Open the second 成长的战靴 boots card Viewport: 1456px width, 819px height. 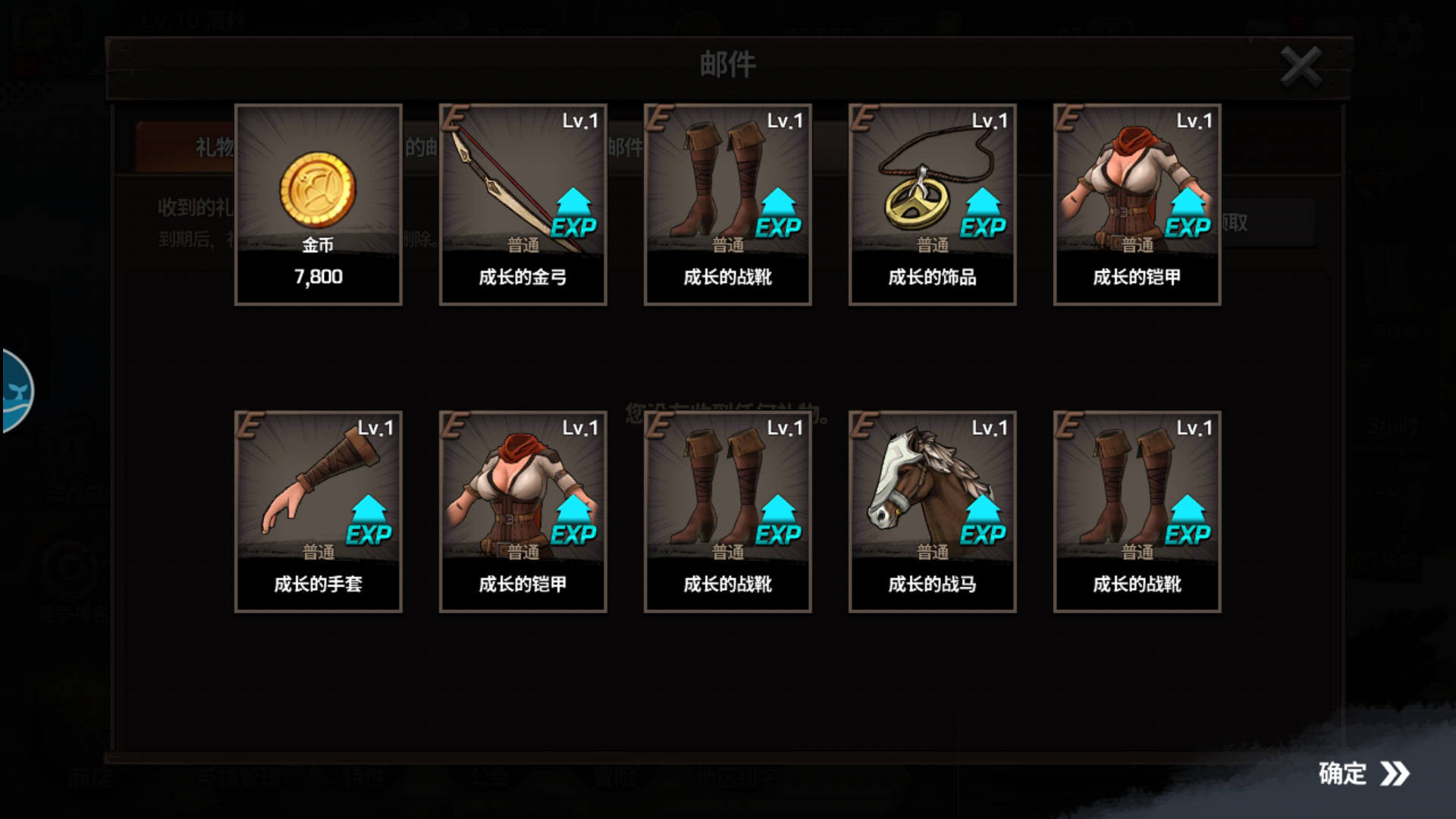click(x=728, y=508)
